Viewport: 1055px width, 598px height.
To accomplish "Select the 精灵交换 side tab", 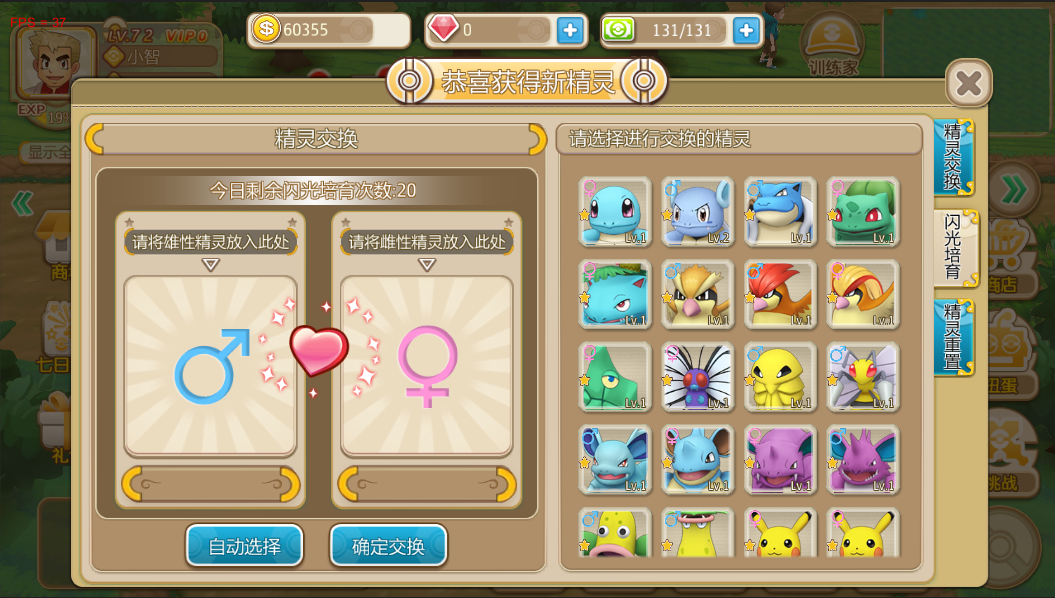I will [x=953, y=157].
